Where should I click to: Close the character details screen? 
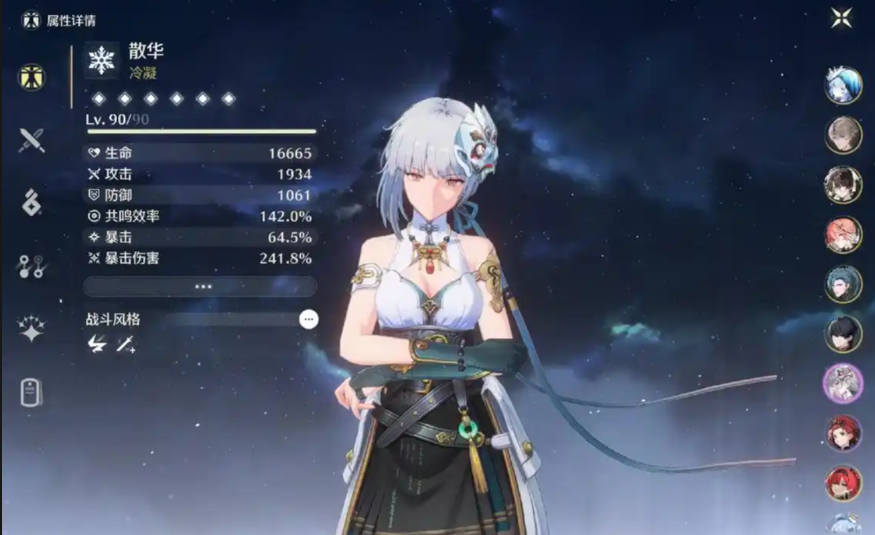pos(842,18)
